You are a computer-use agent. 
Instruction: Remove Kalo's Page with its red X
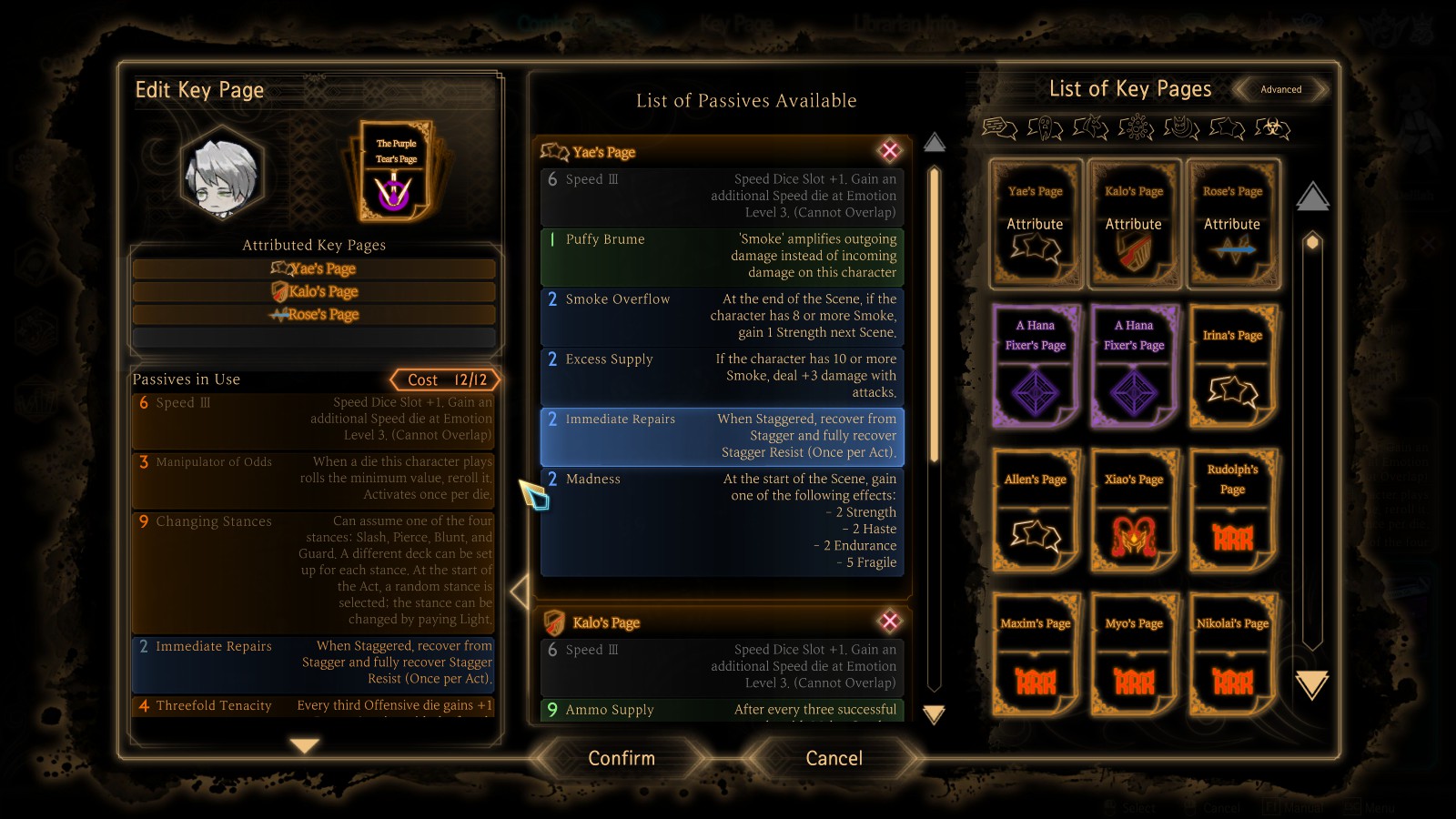click(x=889, y=622)
